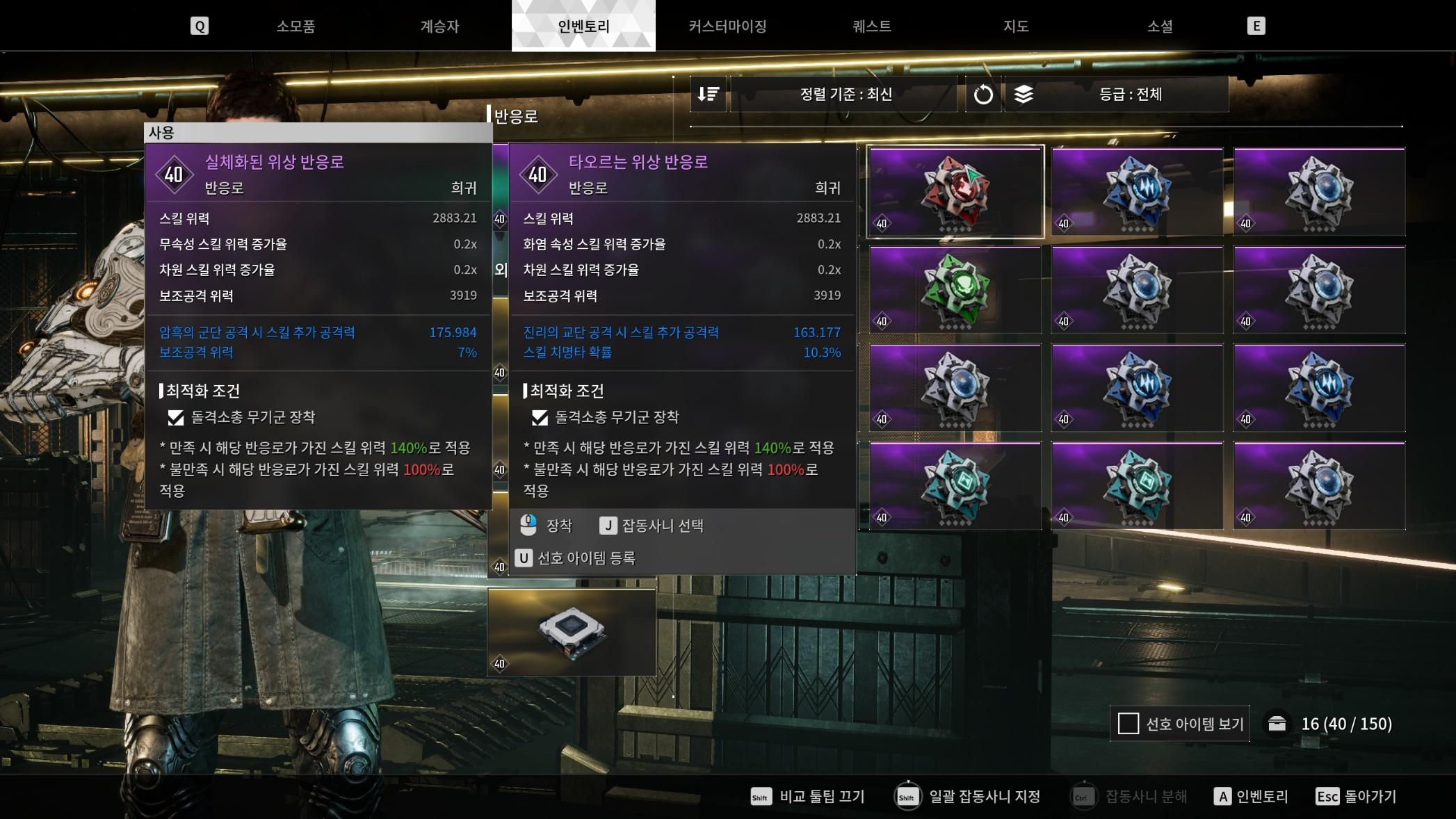Open the 등급 grade filter dropdown
The image size is (1456, 819).
tap(1129, 95)
